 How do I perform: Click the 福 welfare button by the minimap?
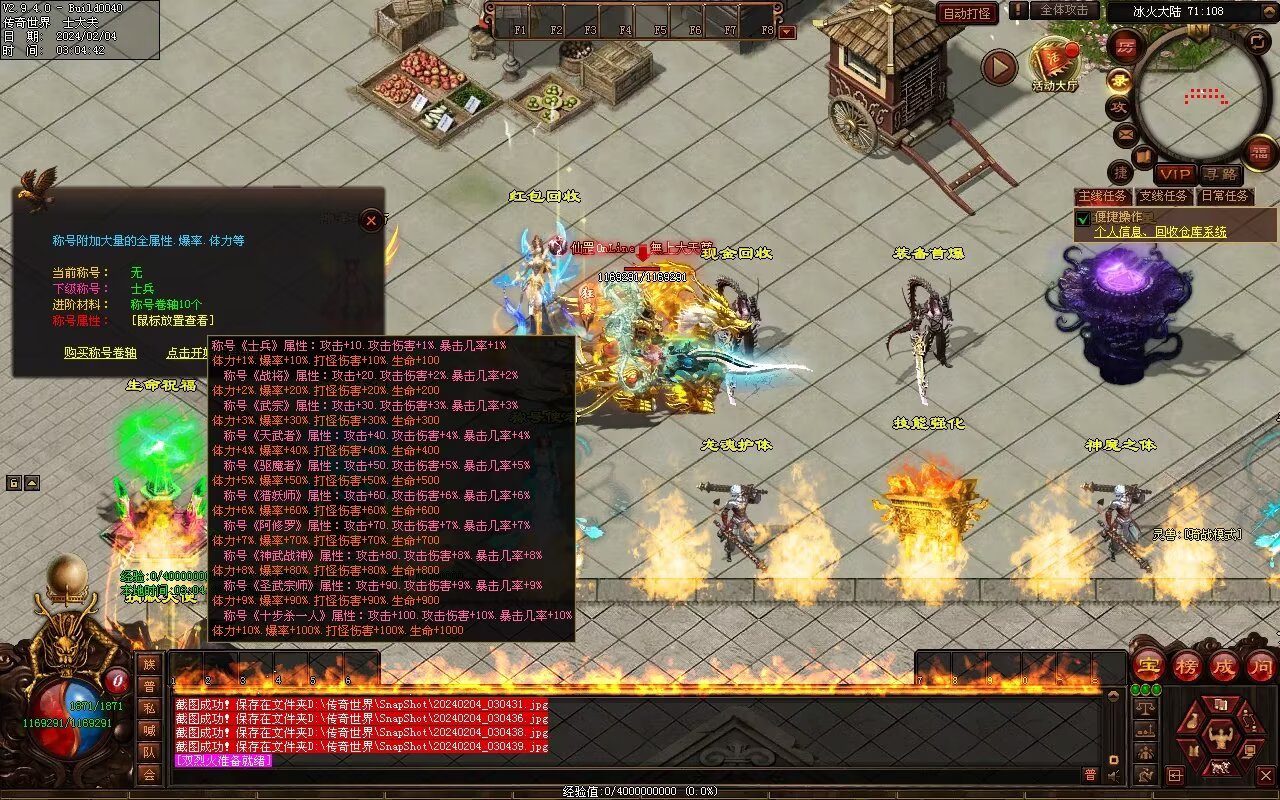(x=1261, y=152)
